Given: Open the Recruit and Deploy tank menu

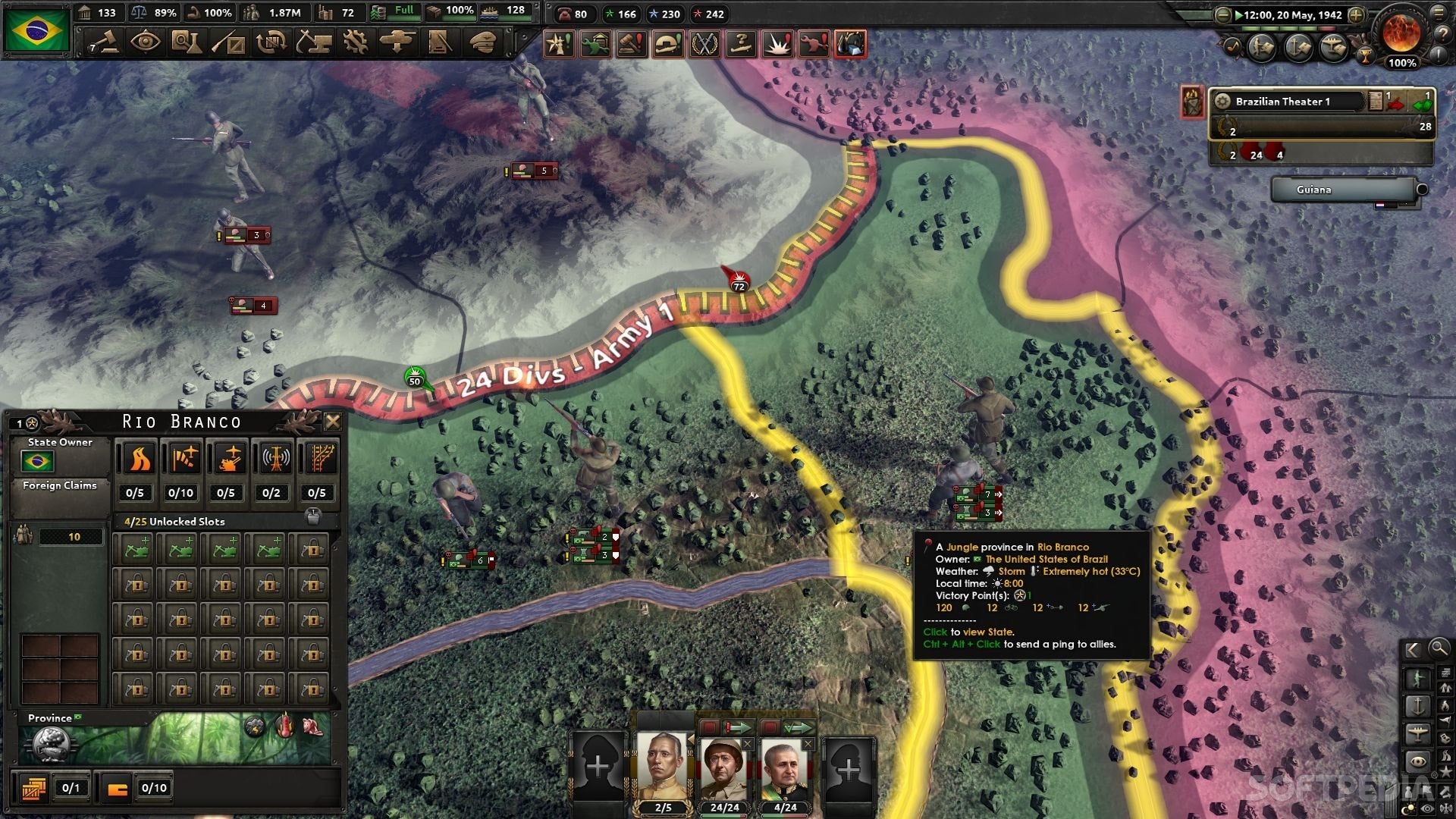Looking at the screenshot, I should [397, 42].
